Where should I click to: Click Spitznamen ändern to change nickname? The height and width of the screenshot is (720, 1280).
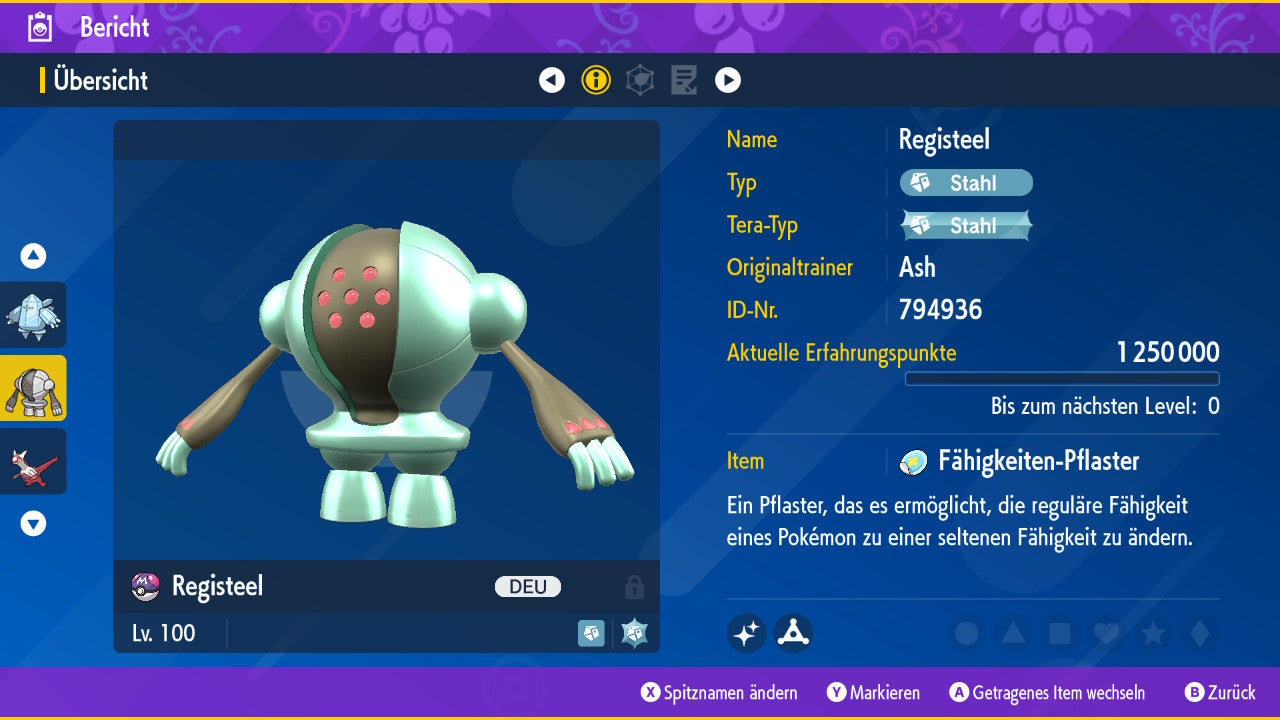(720, 692)
